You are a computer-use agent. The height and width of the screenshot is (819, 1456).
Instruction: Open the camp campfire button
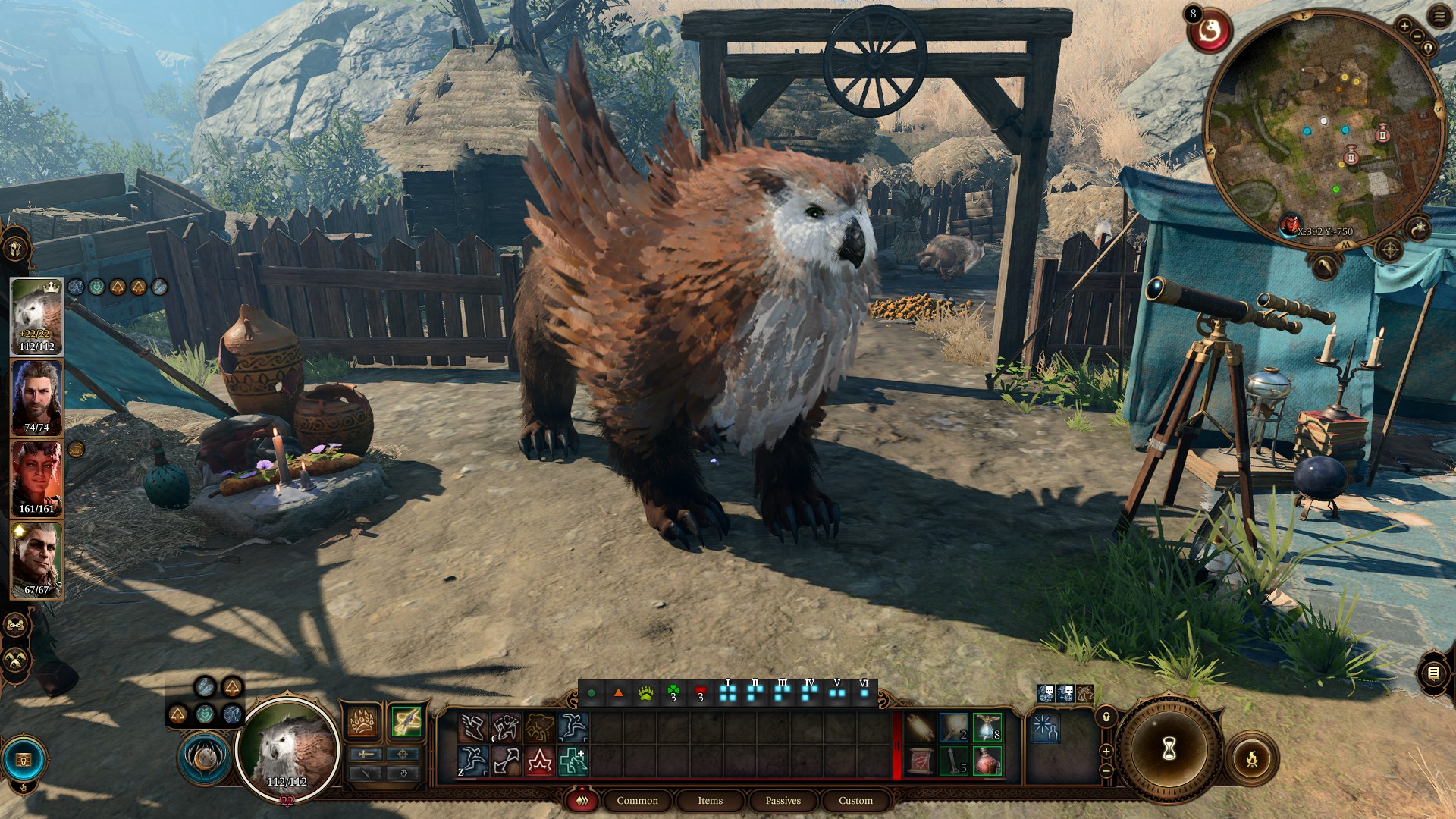click(x=1251, y=758)
